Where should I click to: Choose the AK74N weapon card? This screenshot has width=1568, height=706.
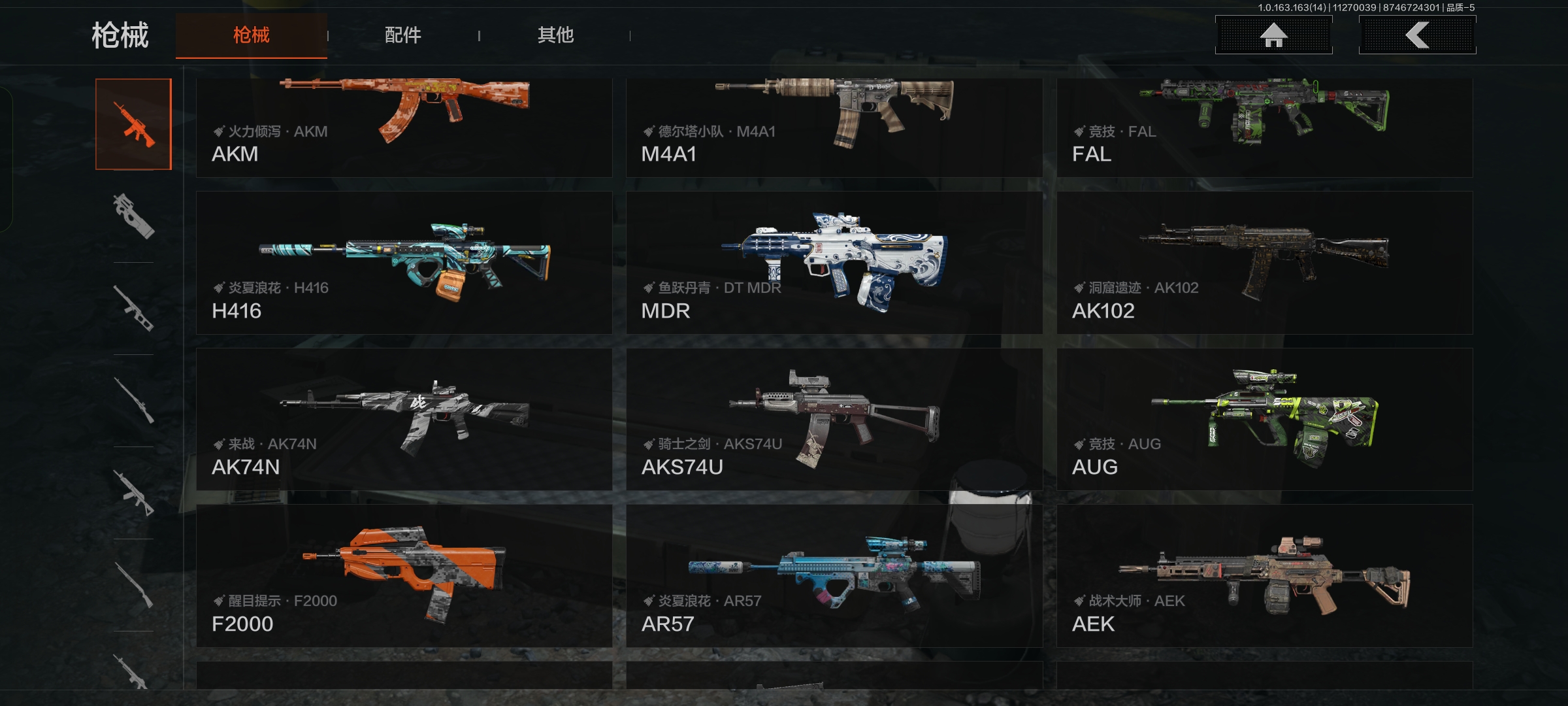404,419
